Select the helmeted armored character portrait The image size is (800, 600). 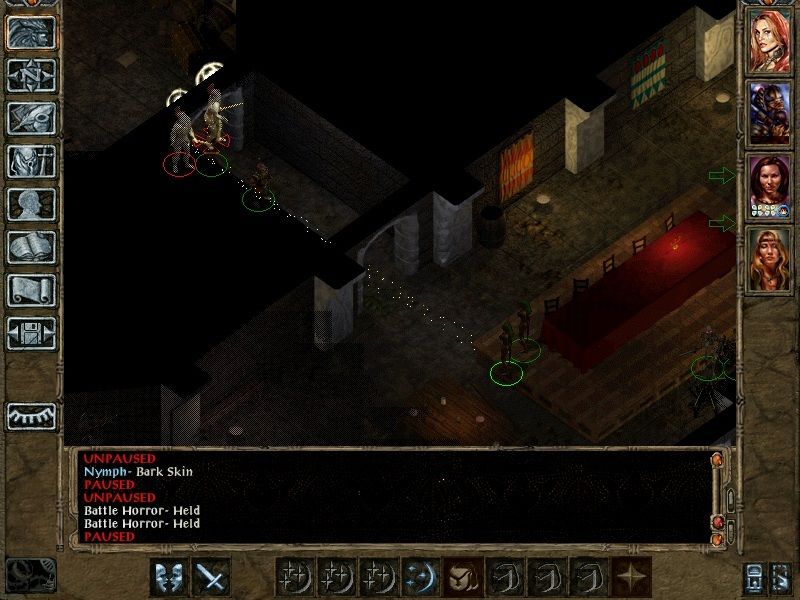point(769,112)
